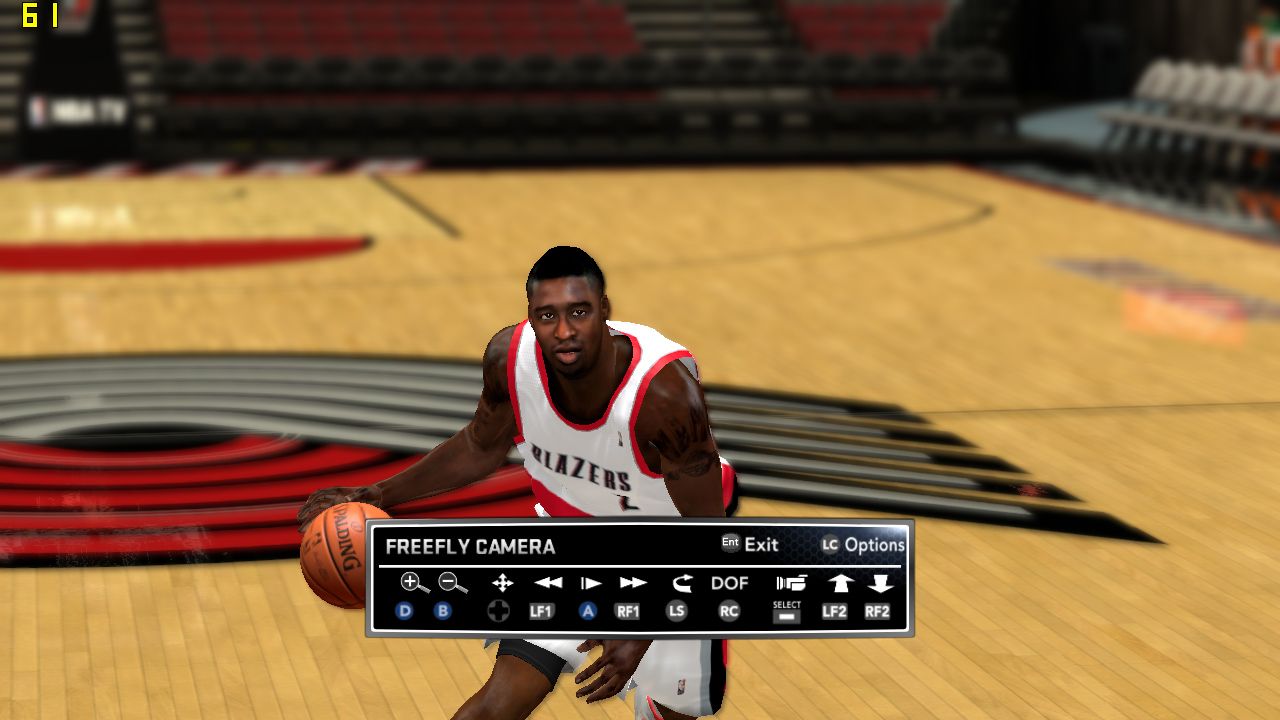Click the play/step forward icon

tap(591, 582)
